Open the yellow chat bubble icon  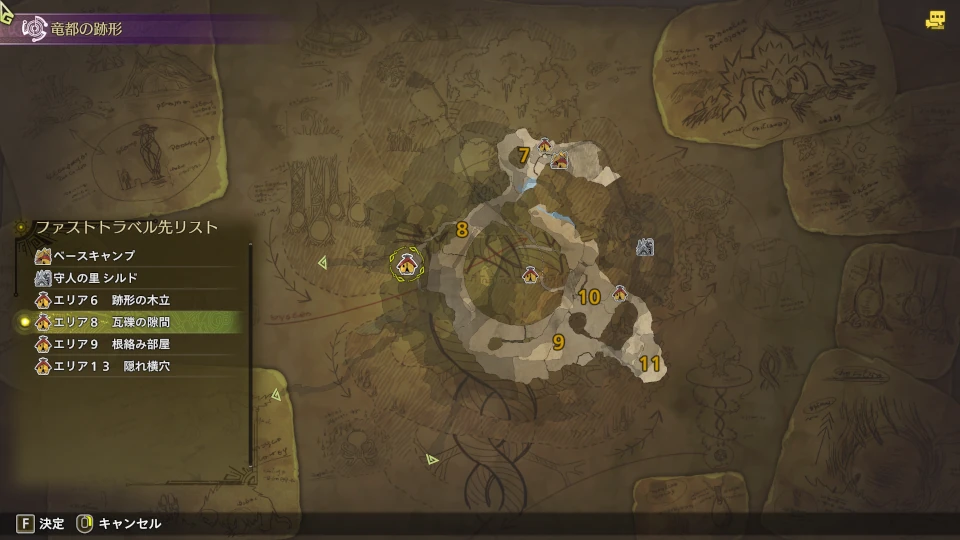(x=936, y=19)
